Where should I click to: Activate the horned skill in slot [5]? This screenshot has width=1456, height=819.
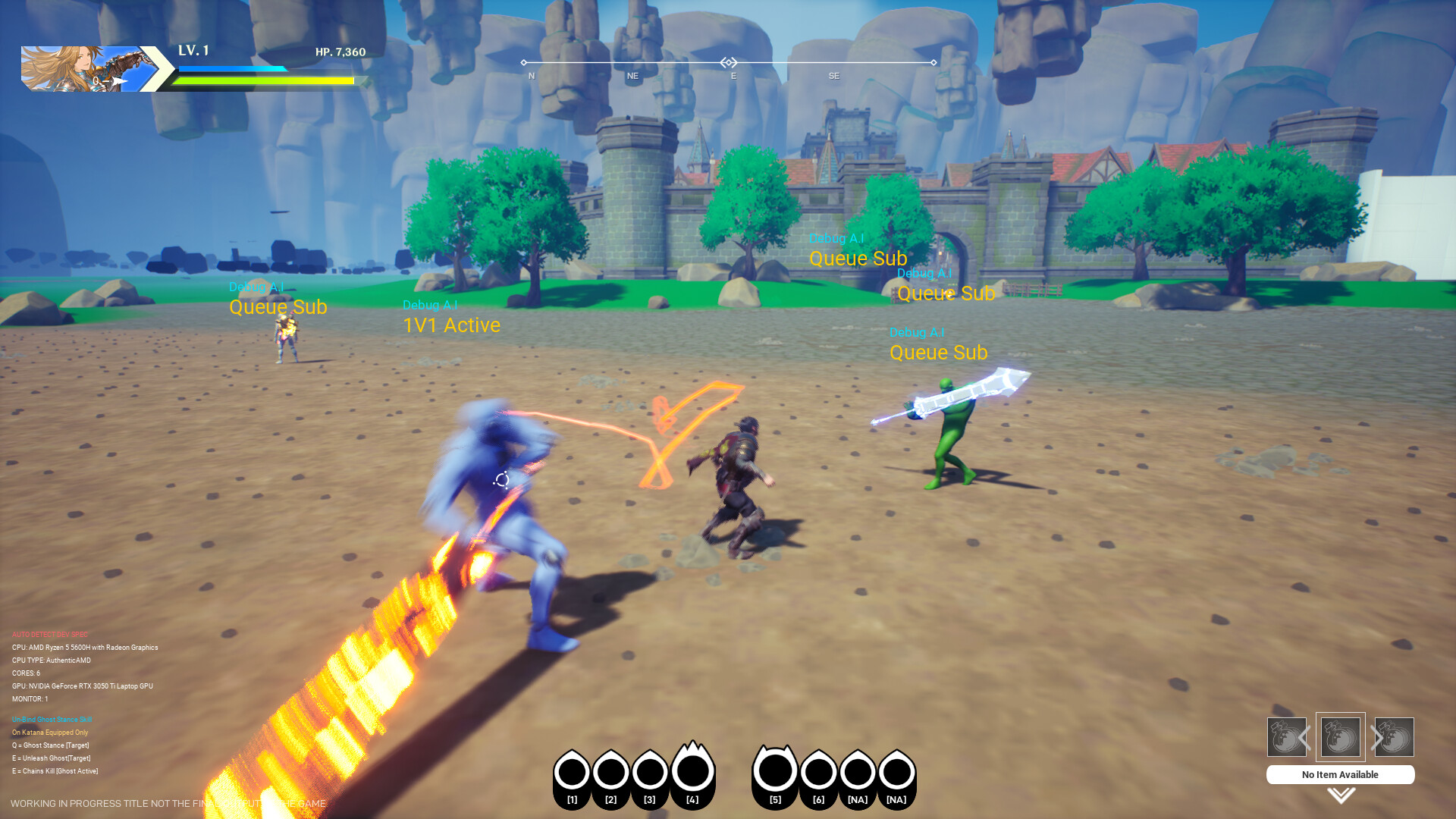tap(775, 771)
